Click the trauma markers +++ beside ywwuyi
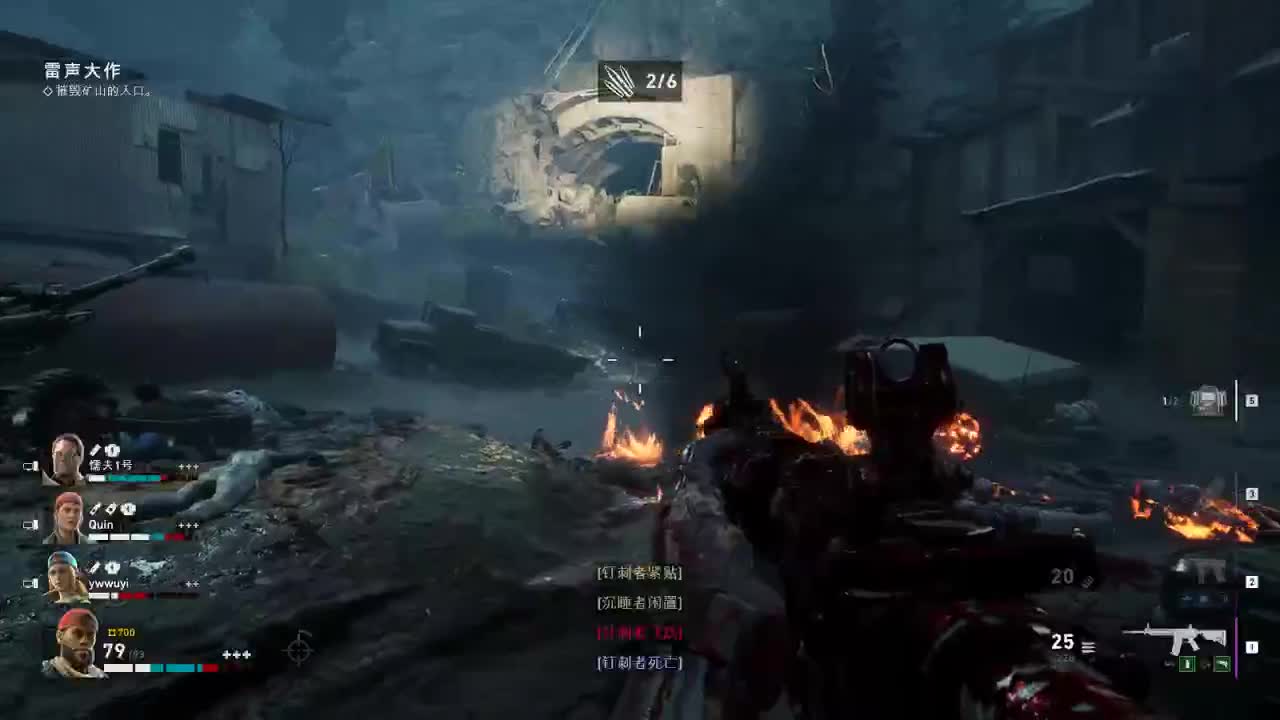This screenshot has height=720, width=1280. point(191,583)
